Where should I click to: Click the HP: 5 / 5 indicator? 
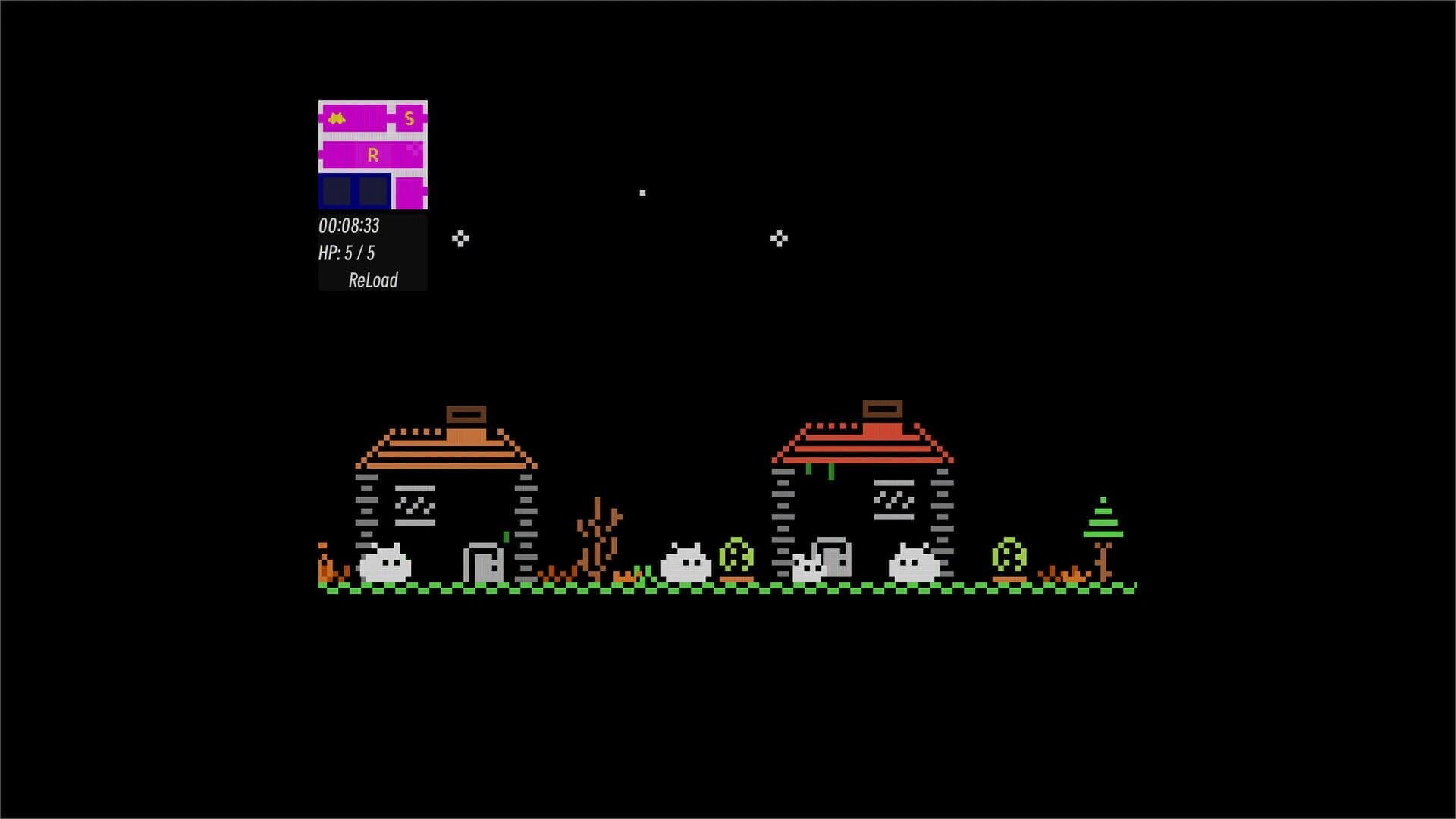349,253
